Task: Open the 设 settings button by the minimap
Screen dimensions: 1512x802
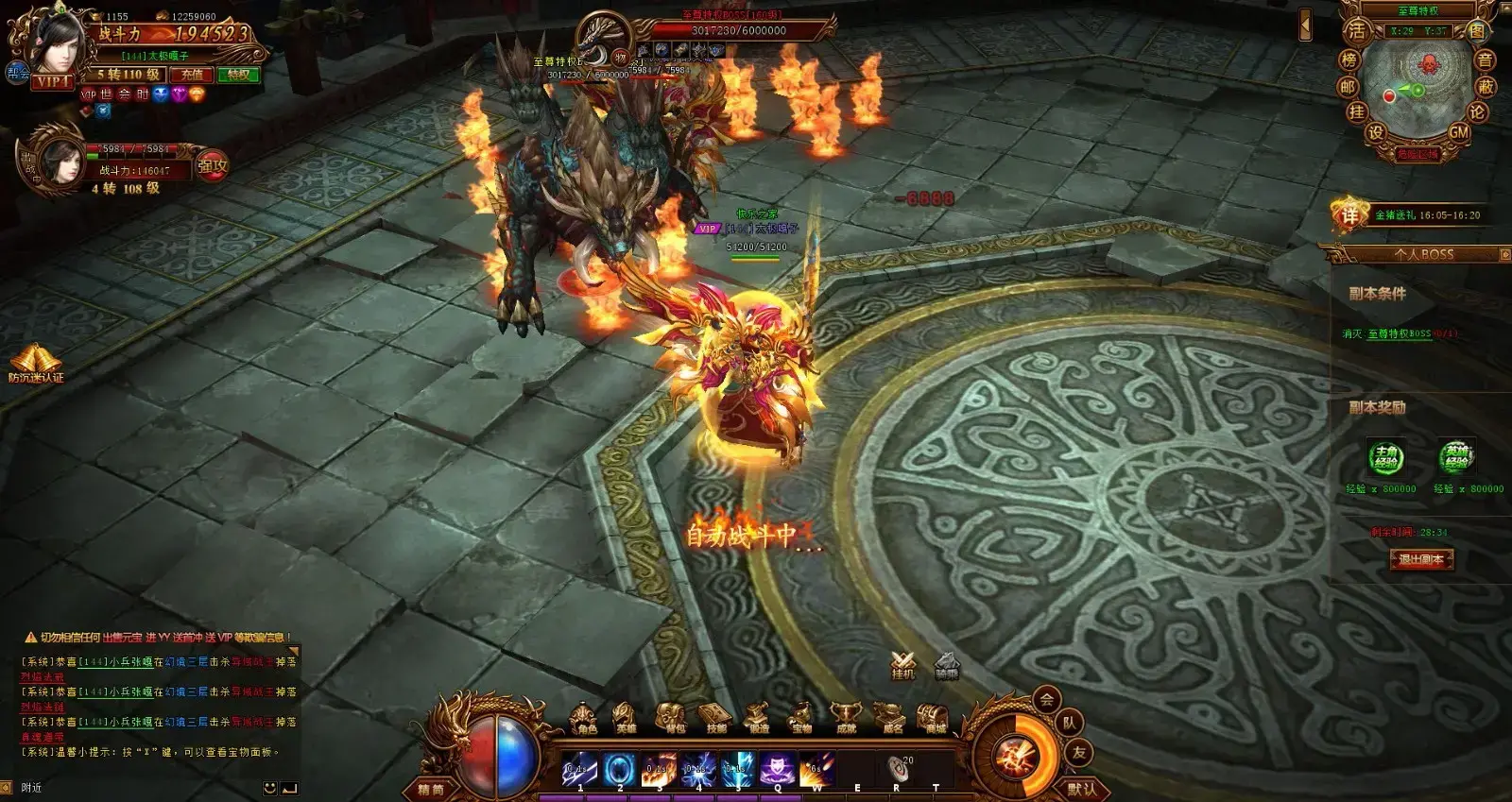Action: (x=1376, y=133)
